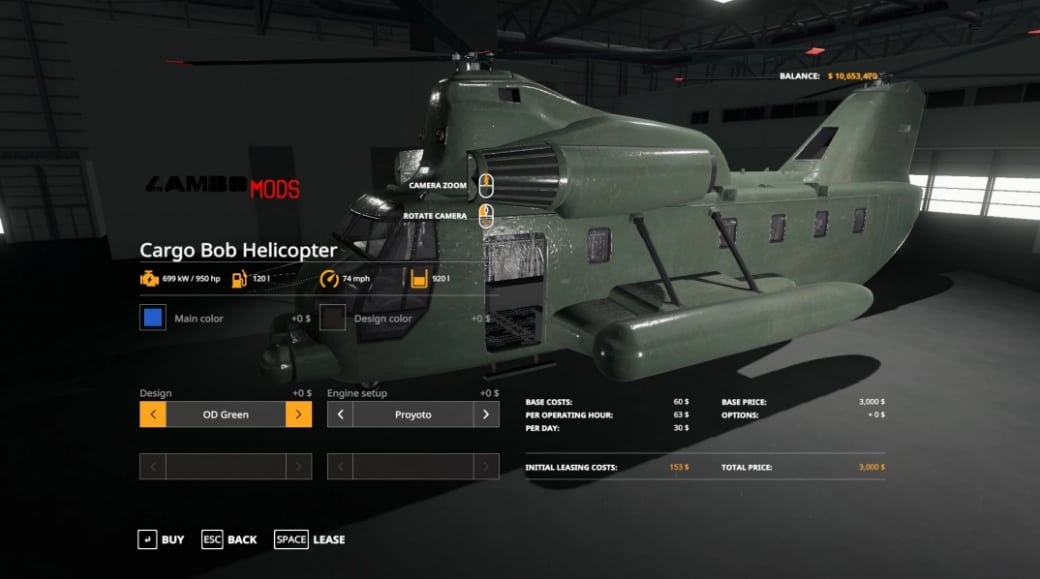Switch to next Design after OD Green

(298, 414)
